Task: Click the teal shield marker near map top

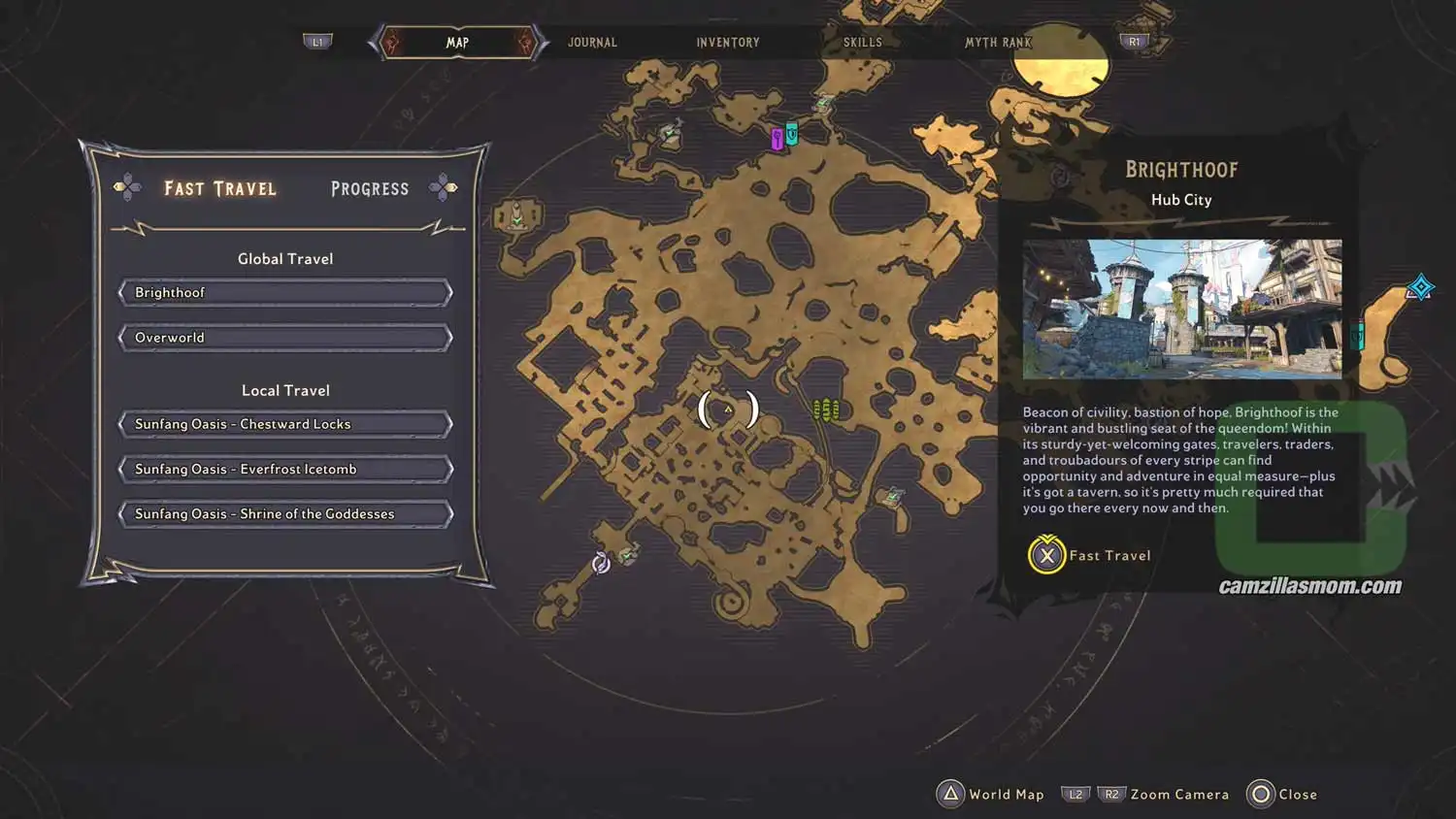Action: pos(792,134)
